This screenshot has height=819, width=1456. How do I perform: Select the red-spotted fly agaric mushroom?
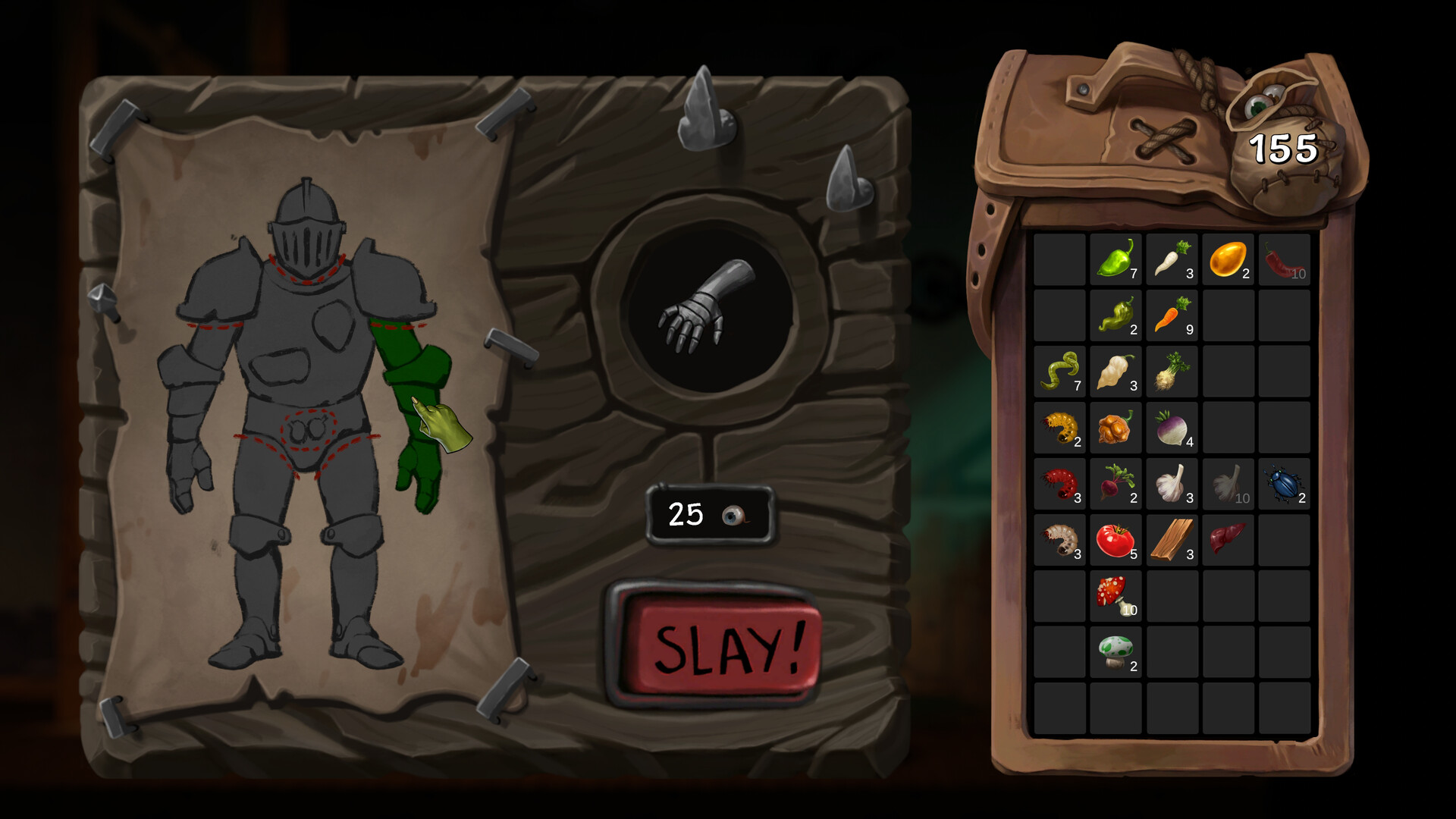tap(1116, 595)
